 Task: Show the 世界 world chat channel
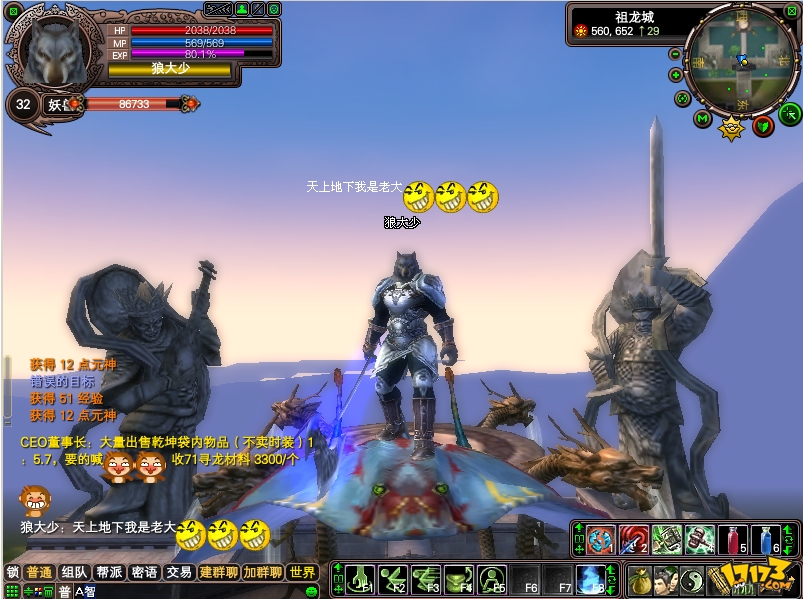(302, 573)
